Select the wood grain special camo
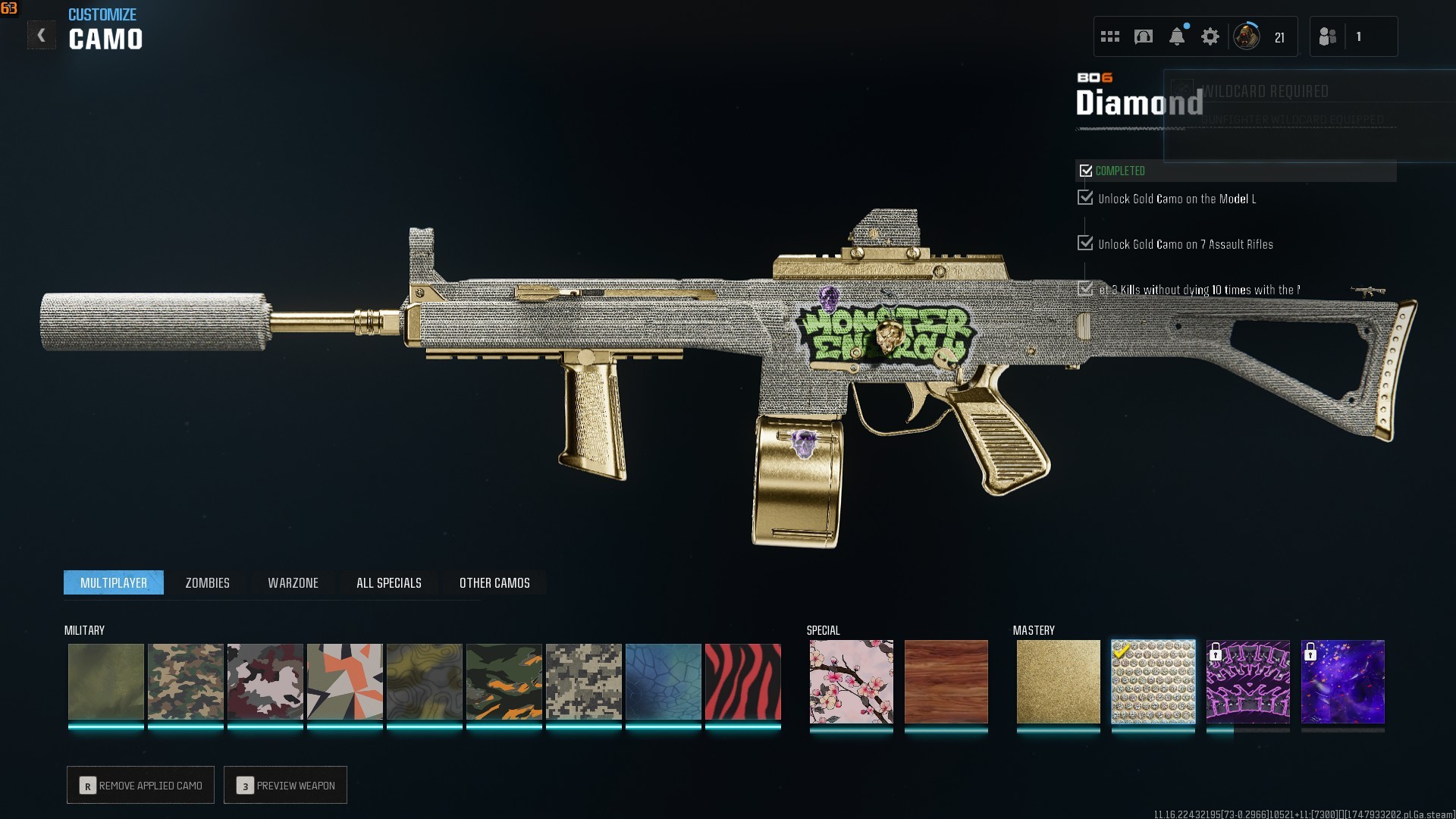Viewport: 1456px width, 819px height. click(x=946, y=681)
